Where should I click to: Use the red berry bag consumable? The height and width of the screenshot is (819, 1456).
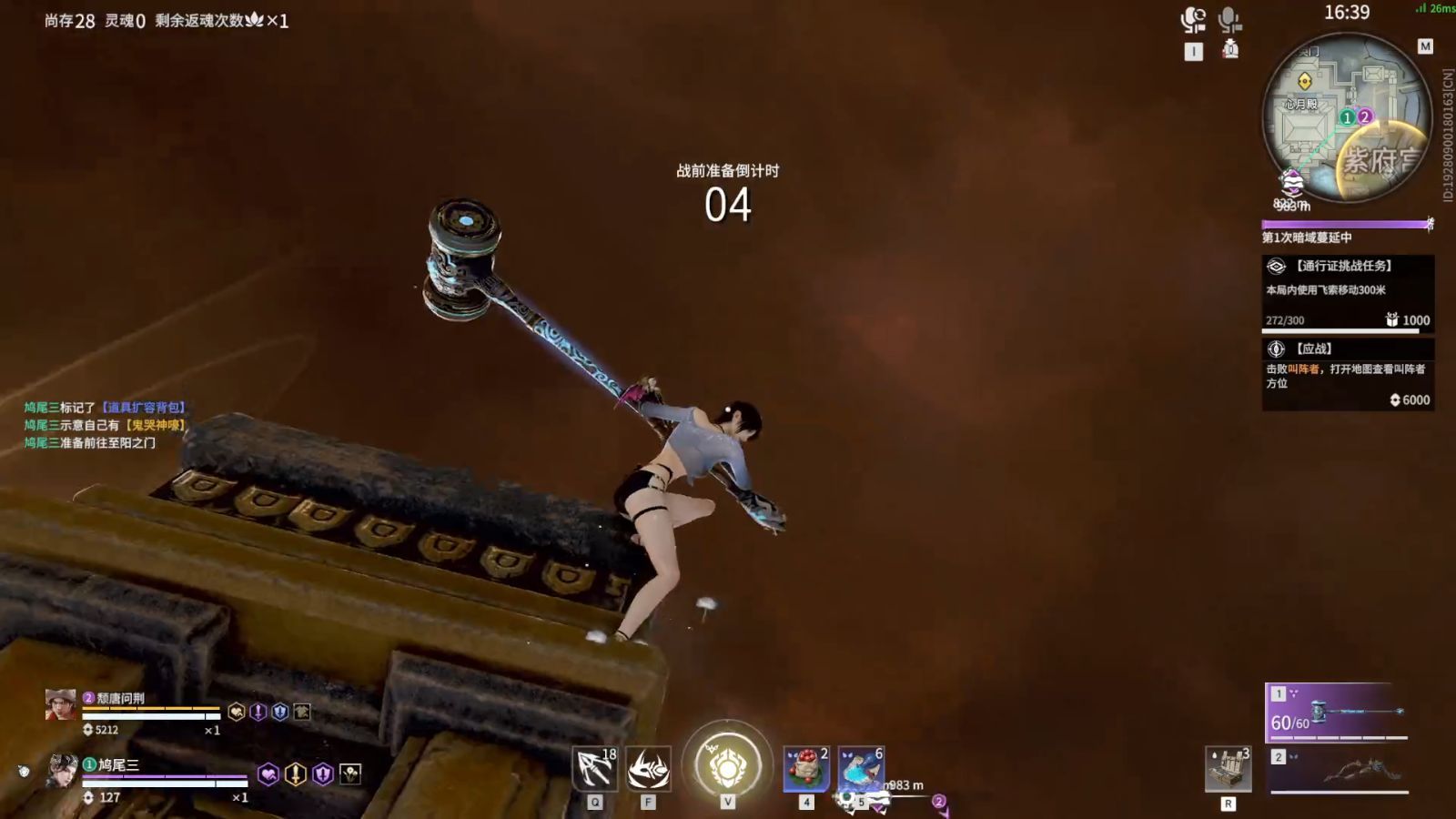click(805, 768)
